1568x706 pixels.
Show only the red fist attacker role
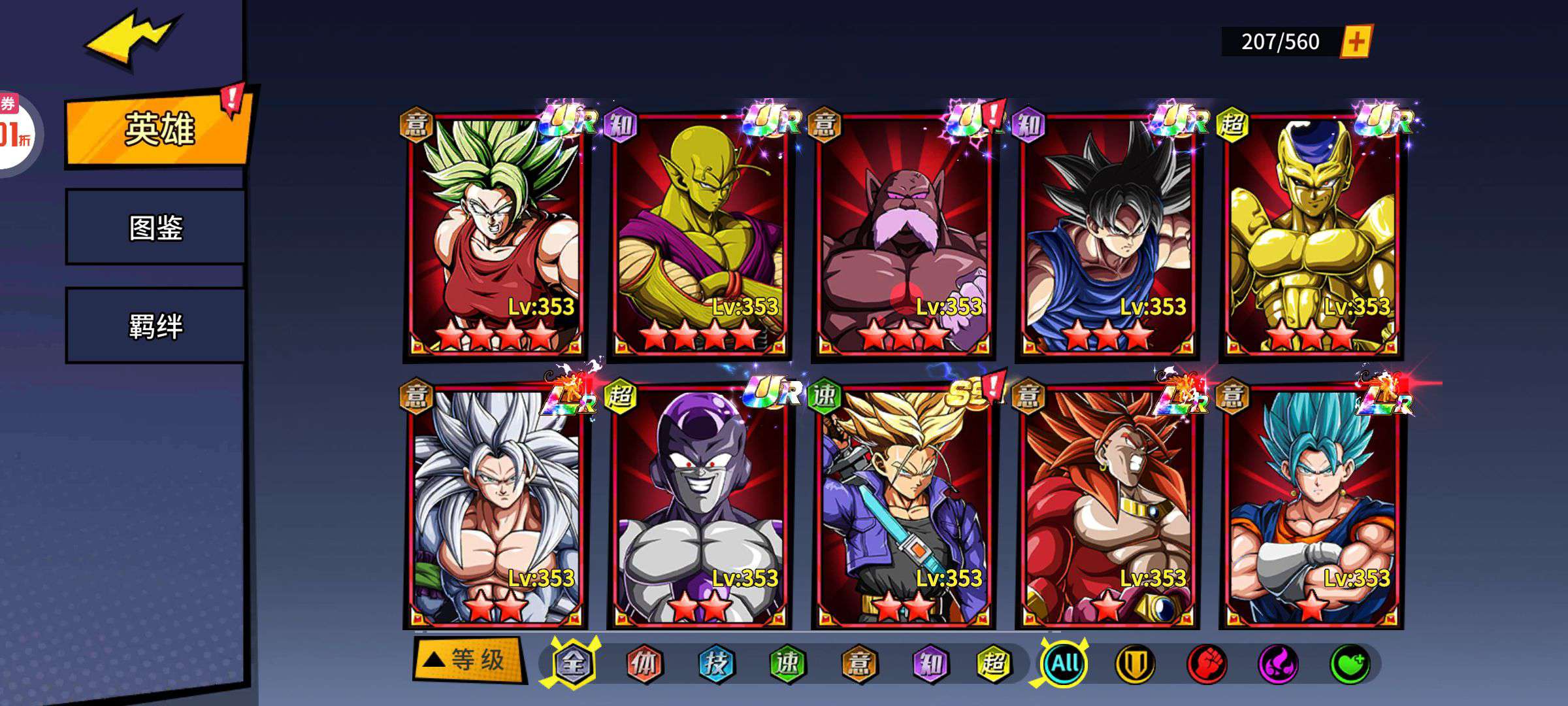1206,664
